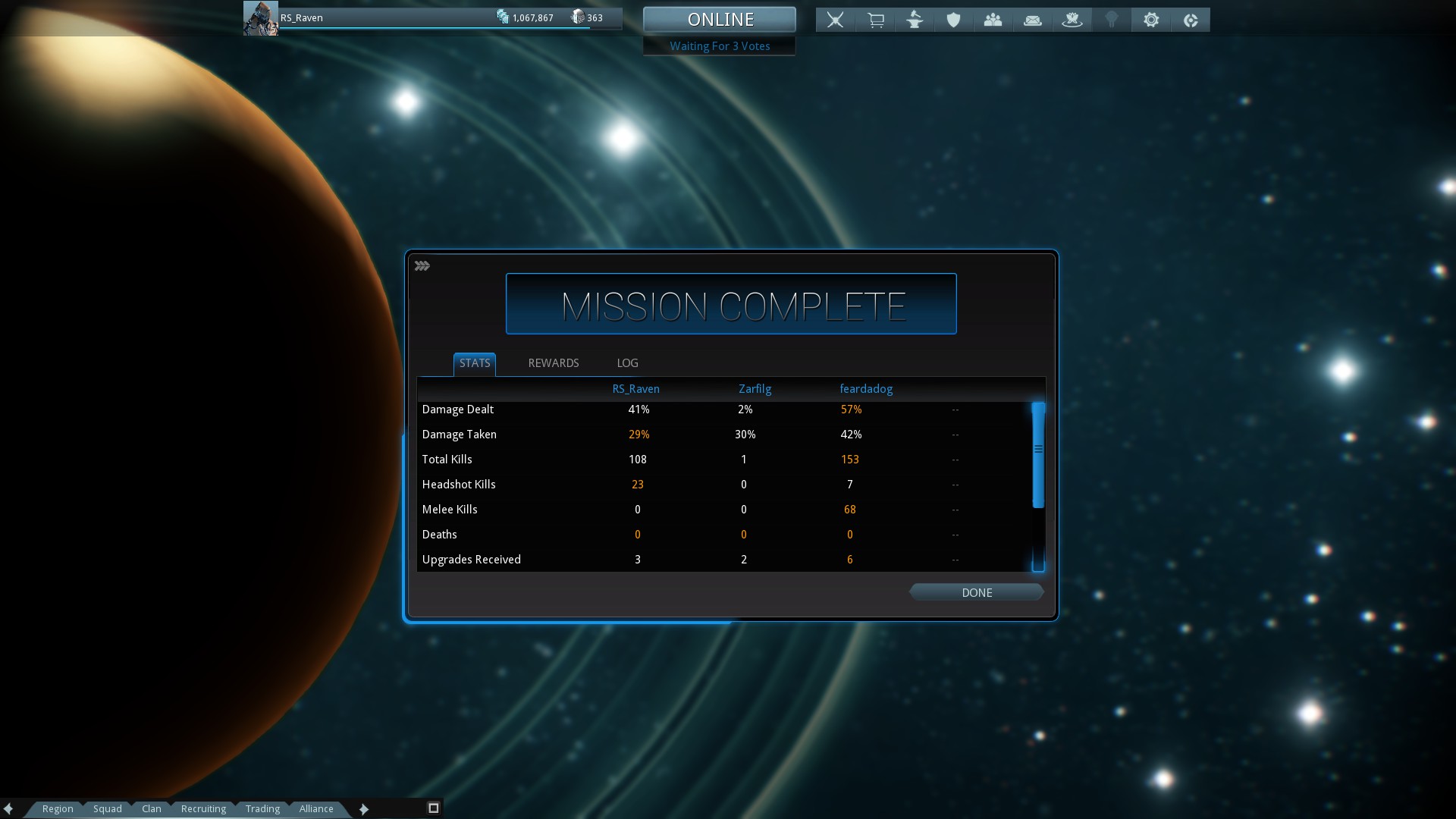Open the contacts people group icon
The height and width of the screenshot is (819, 1456).
coord(993,20)
